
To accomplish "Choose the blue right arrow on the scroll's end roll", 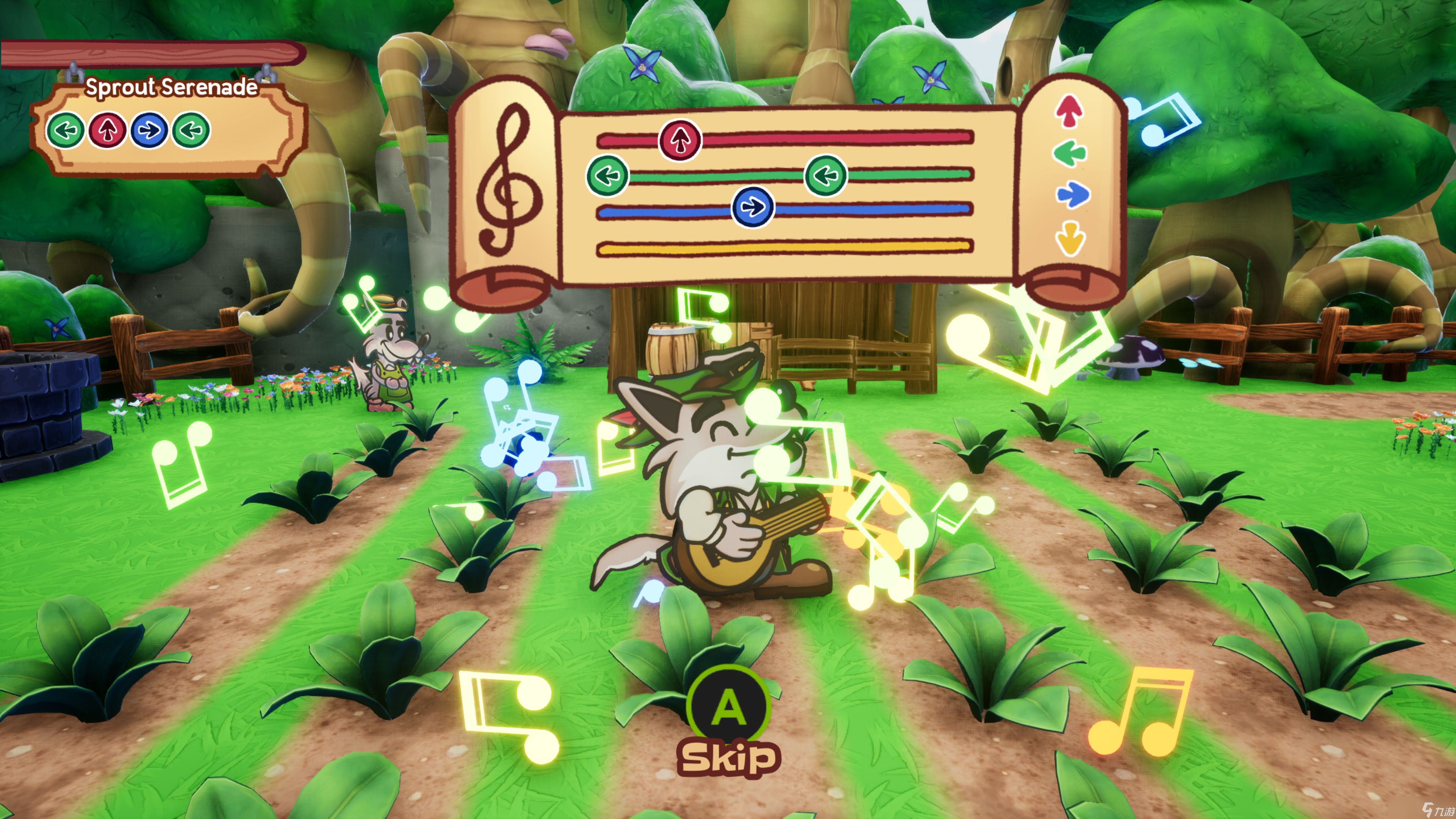I will [1072, 195].
